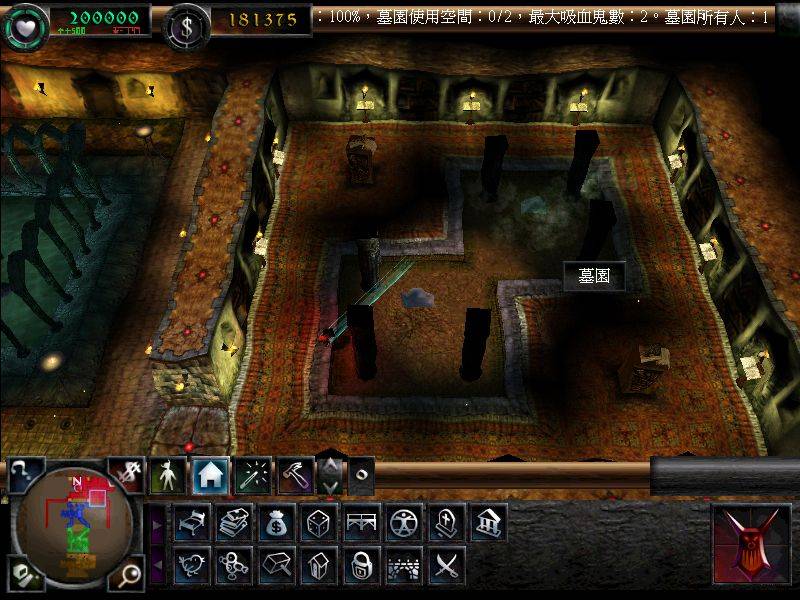
Task: Select the Lair bed room icon
Action: [190, 522]
